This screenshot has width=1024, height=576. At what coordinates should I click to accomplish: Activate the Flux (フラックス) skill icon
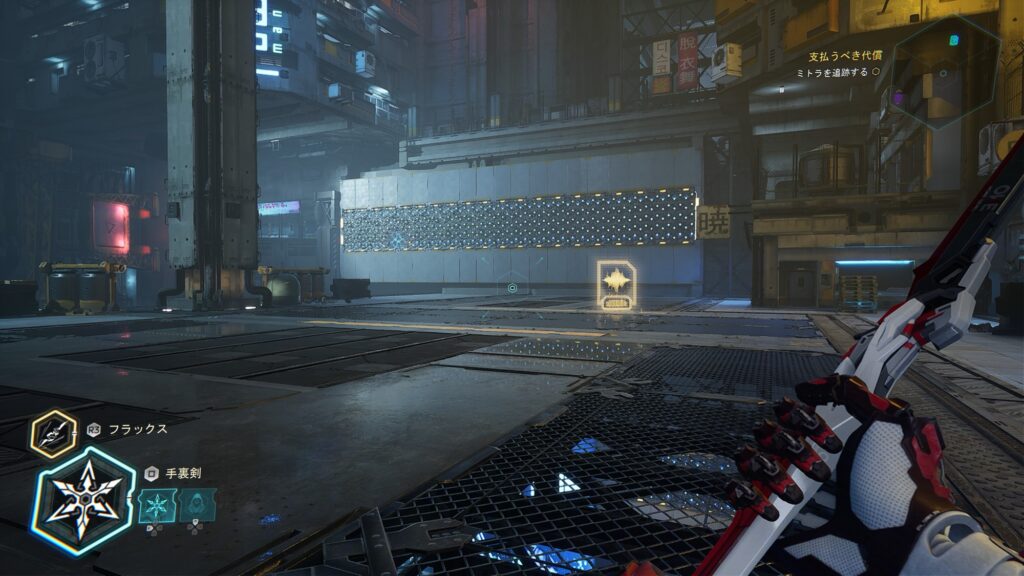[53, 432]
